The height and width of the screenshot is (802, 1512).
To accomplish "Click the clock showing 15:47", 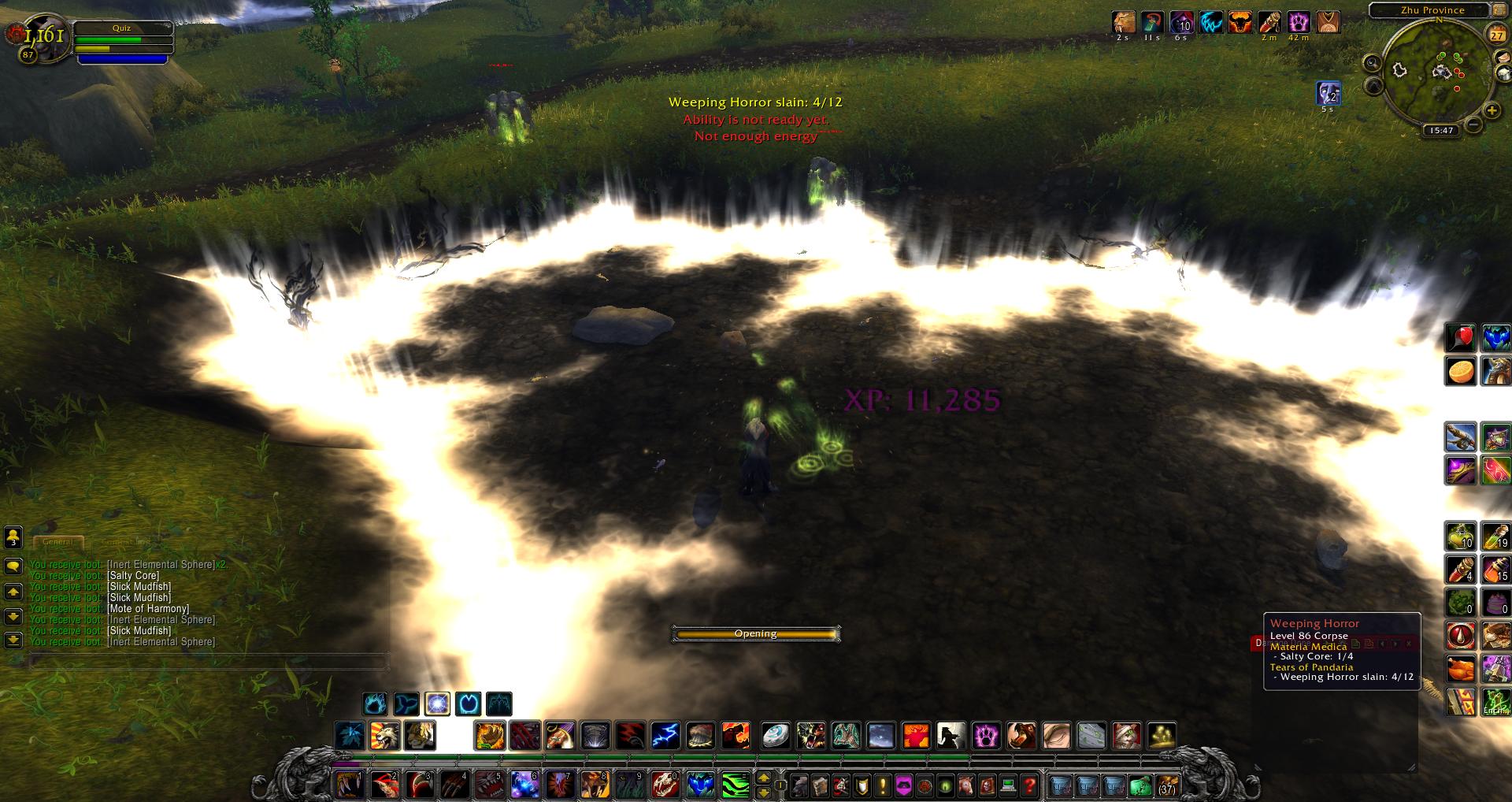I will pyautogui.click(x=1441, y=131).
